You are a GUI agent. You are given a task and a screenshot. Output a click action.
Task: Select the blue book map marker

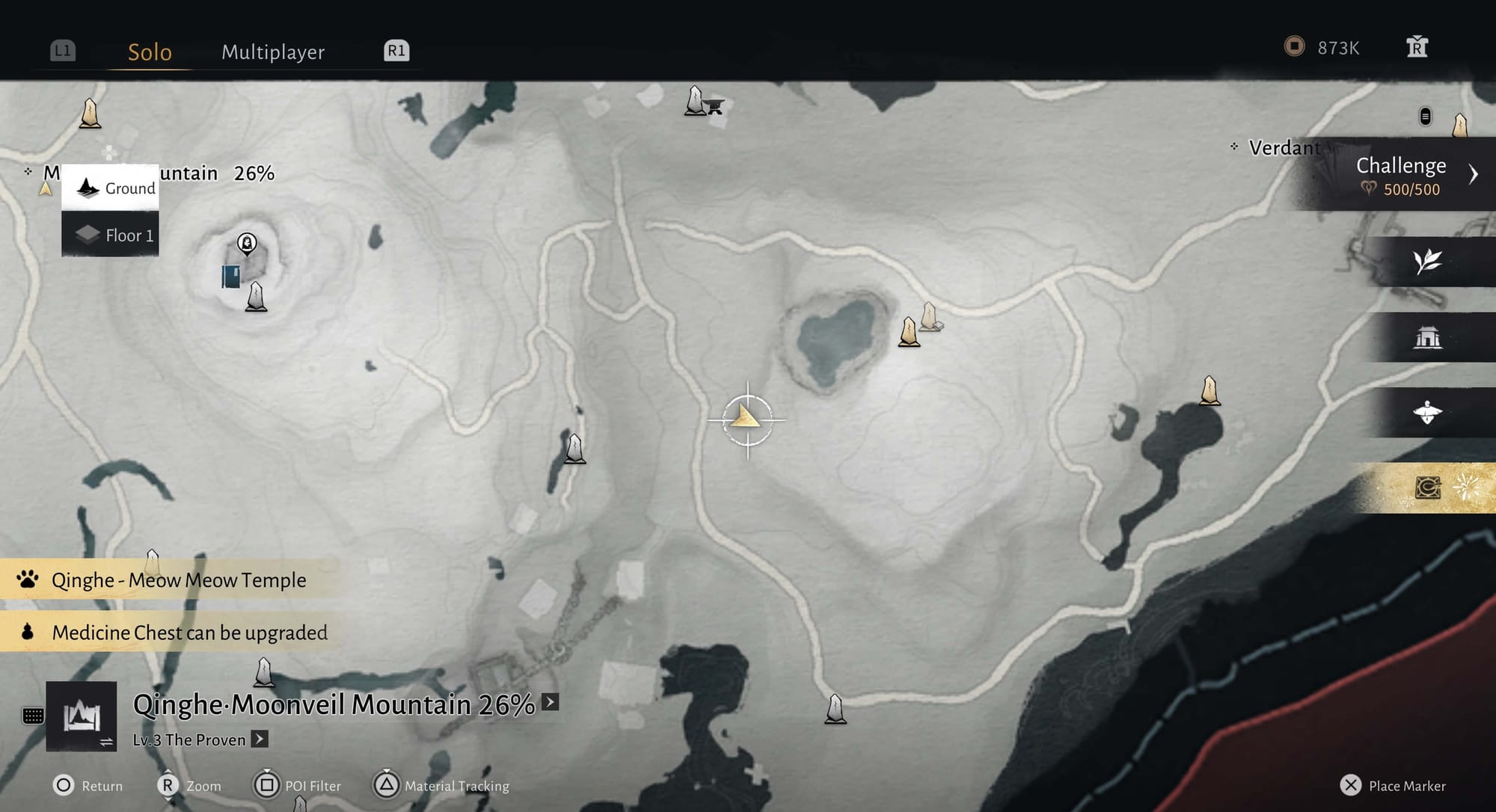tap(231, 276)
